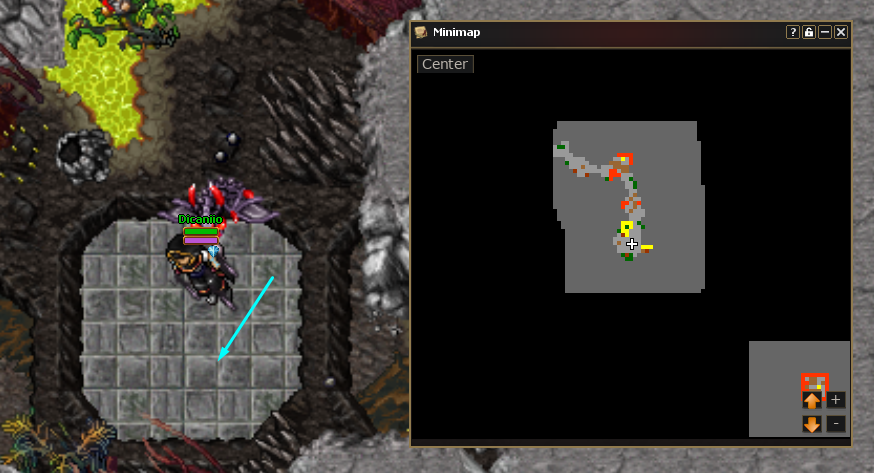Open the Minimap help question mark
The image size is (874, 473).
pyautogui.click(x=793, y=32)
